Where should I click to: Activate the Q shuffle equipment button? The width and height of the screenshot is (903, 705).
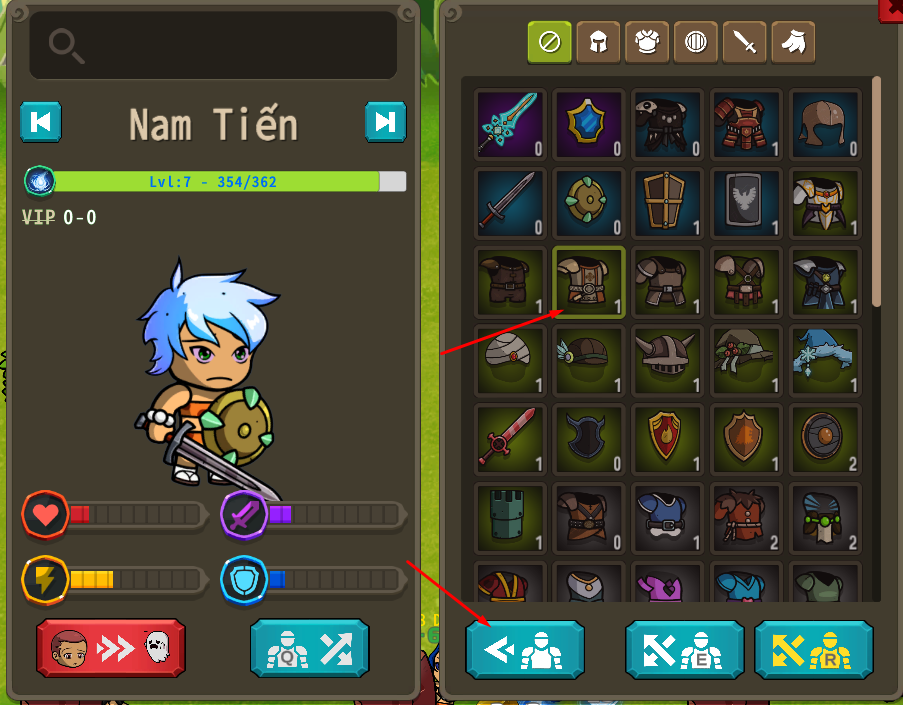[x=309, y=648]
